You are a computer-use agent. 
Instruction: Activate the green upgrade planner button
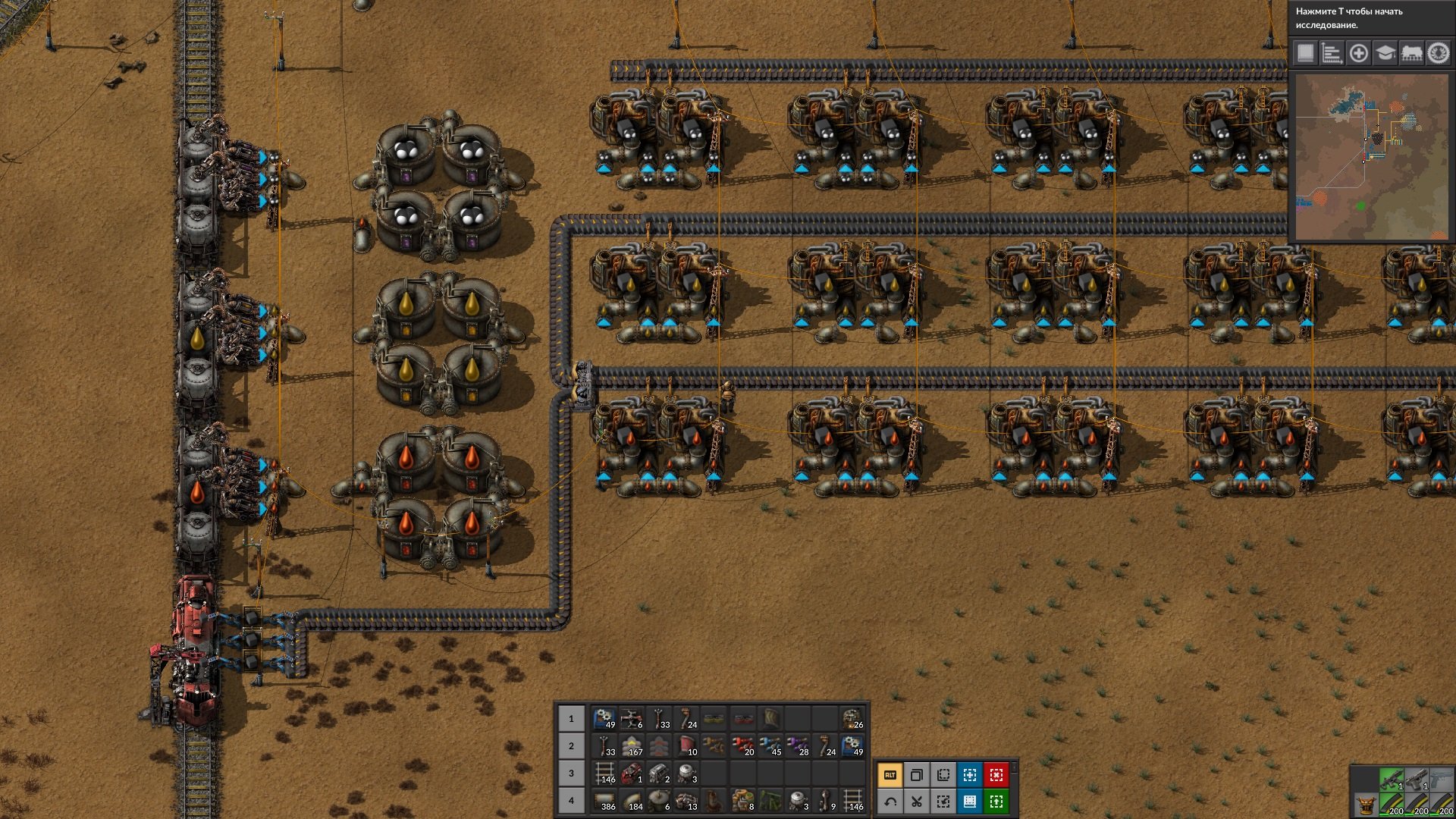click(x=996, y=802)
